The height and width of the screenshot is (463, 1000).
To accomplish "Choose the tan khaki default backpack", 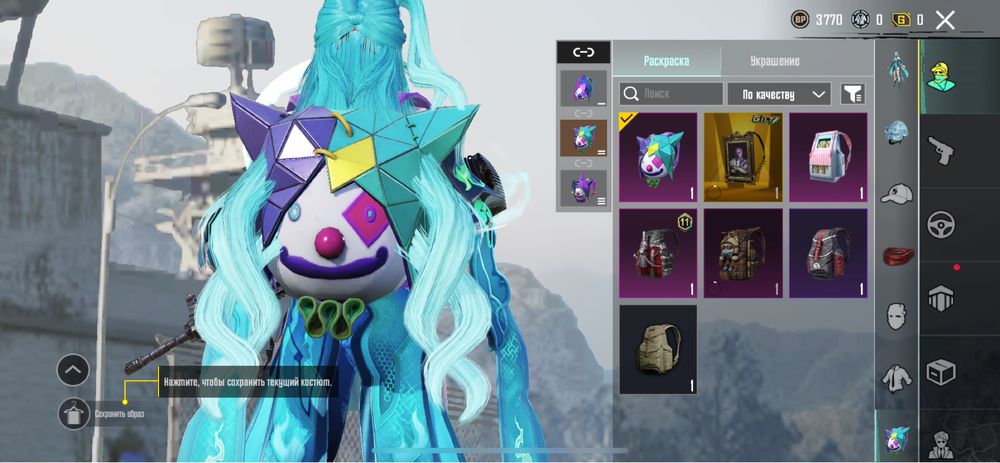I will 657,349.
